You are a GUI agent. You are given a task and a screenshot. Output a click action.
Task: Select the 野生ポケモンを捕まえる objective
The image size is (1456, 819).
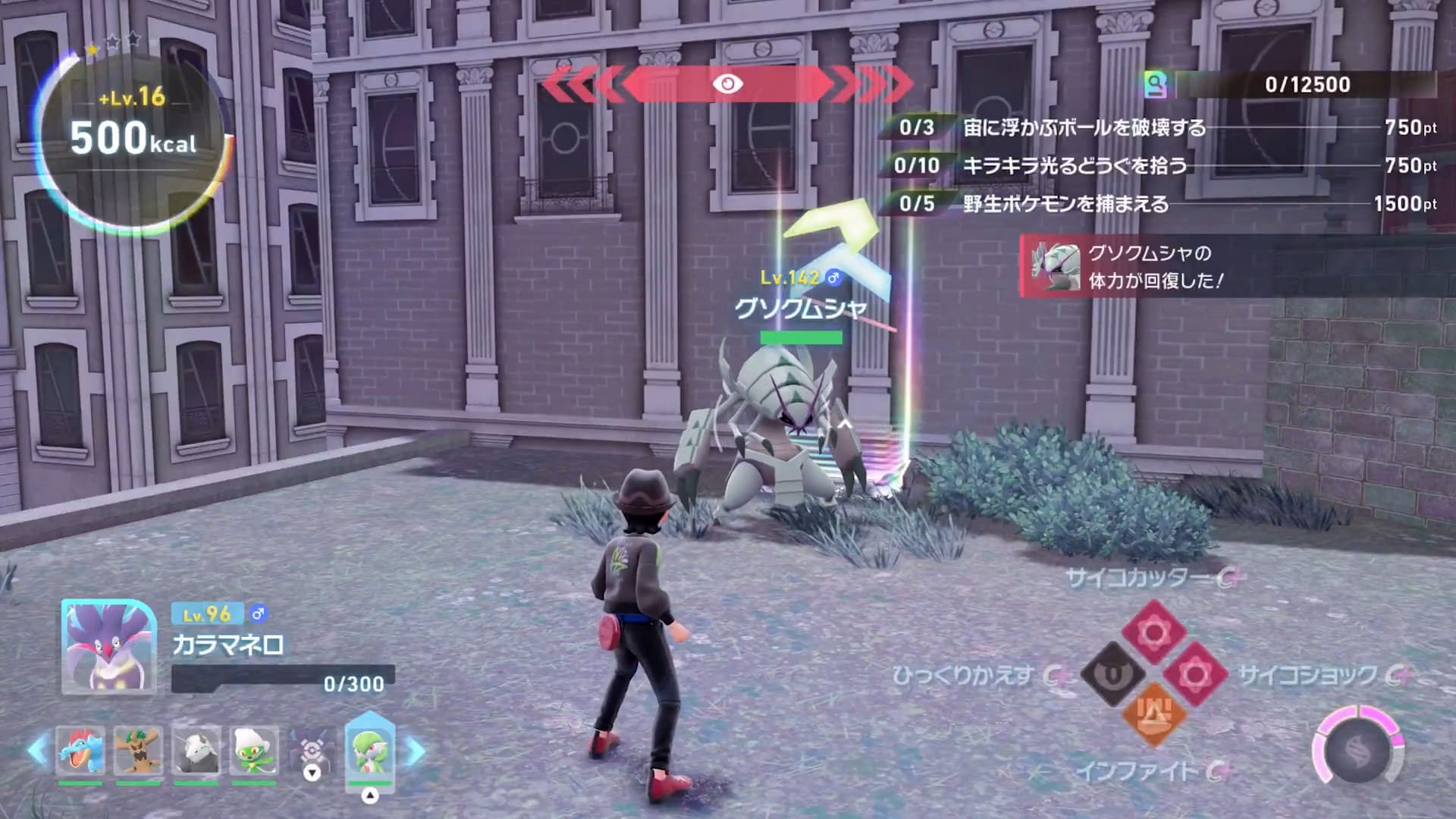[1065, 203]
